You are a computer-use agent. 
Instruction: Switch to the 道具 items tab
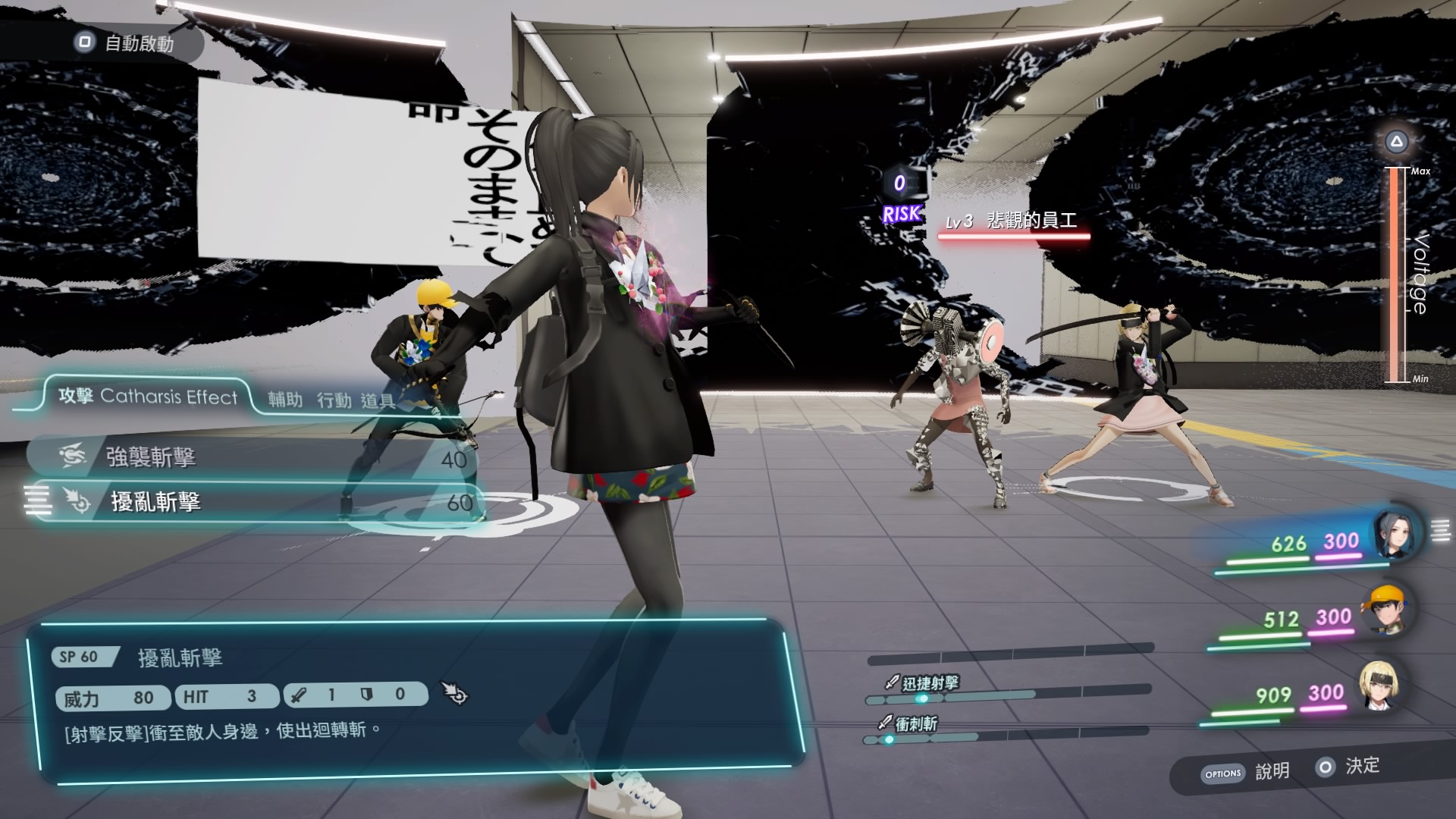pos(377,400)
